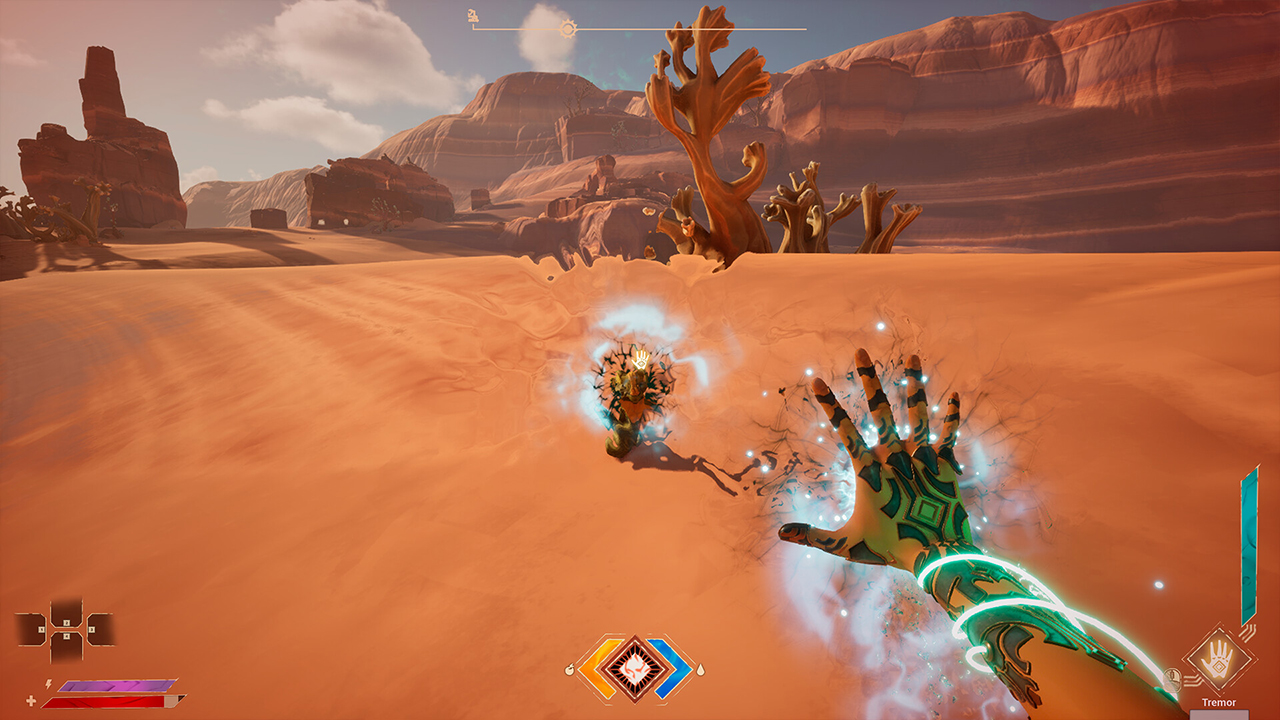Click the lightning bolt stamina symbol

click(48, 685)
